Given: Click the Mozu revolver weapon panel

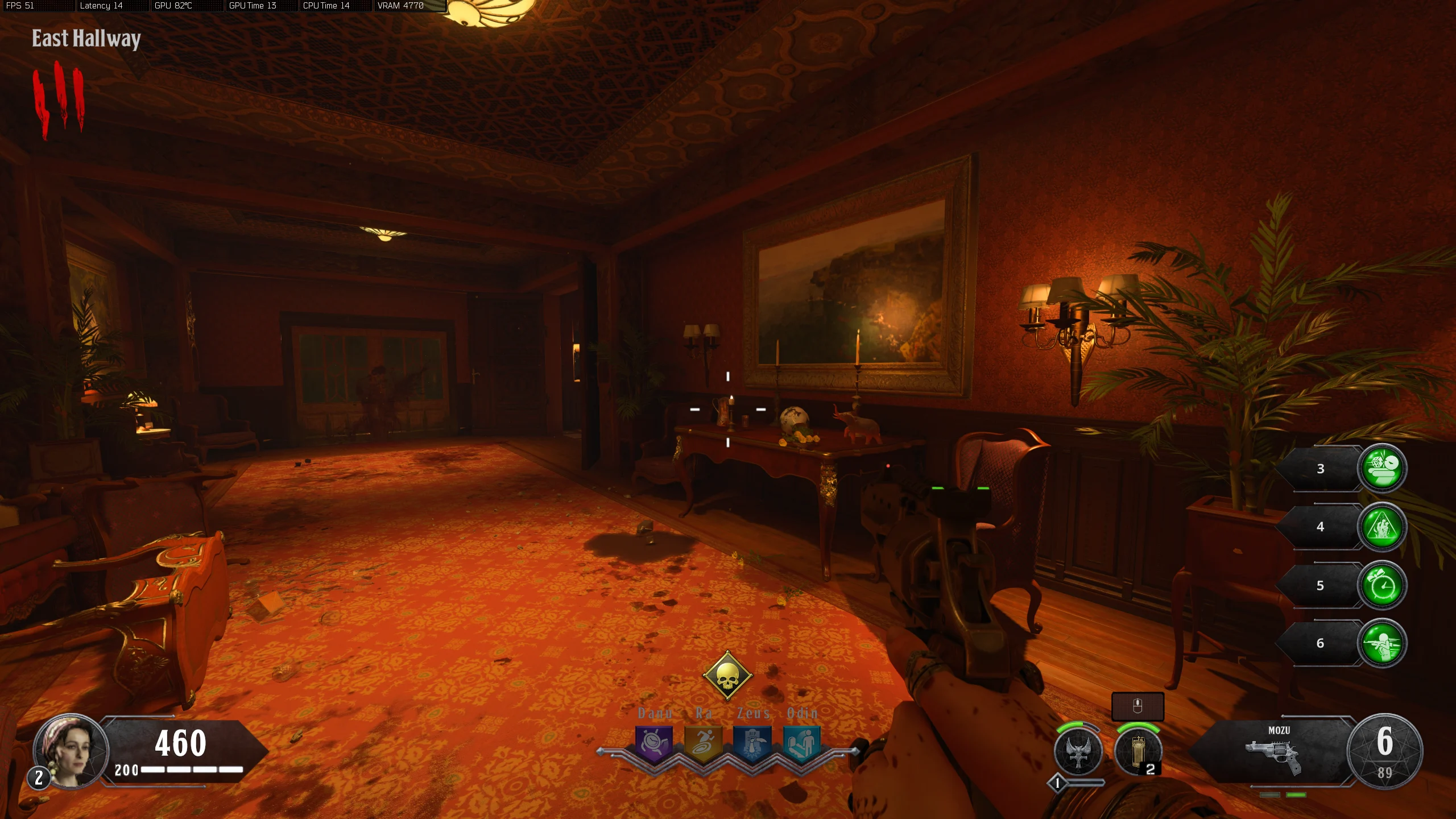Looking at the screenshot, I should [1273, 752].
